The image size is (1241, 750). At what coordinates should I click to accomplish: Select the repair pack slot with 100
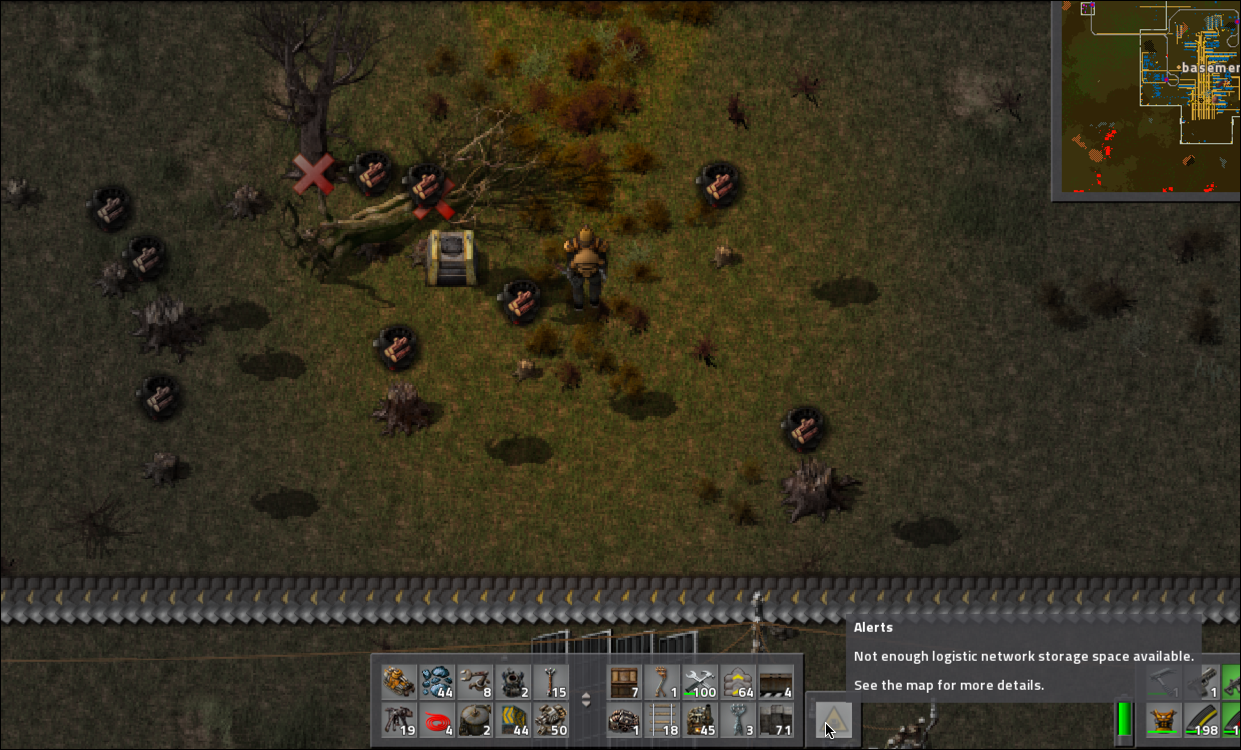700,683
